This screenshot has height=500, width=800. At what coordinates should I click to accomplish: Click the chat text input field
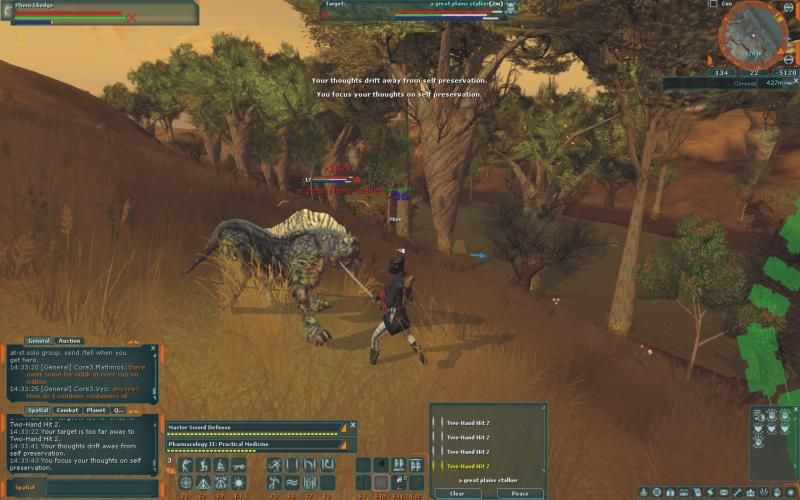(x=100, y=487)
